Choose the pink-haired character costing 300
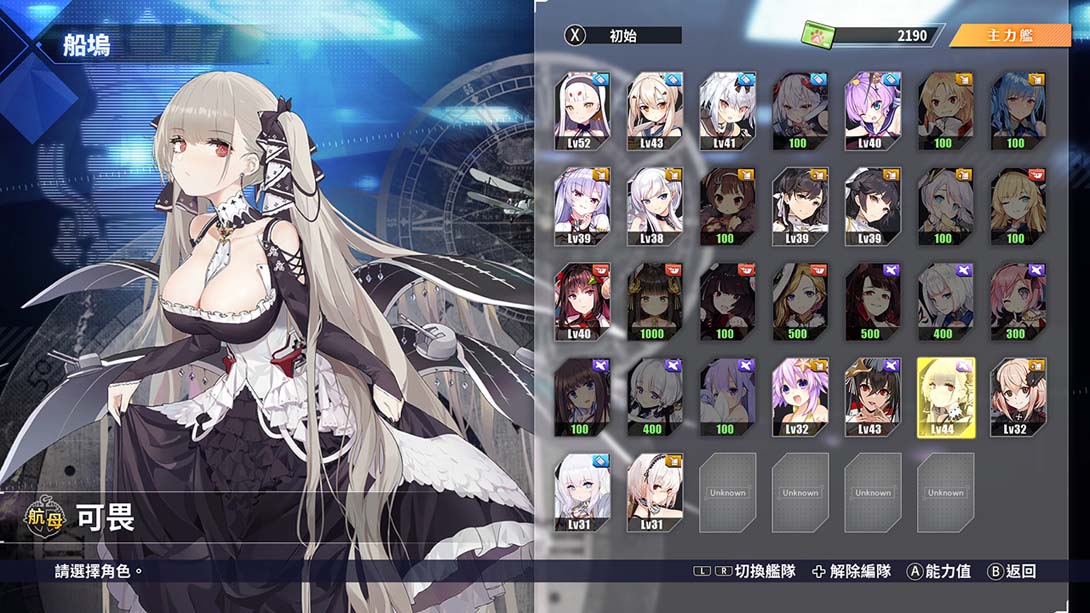 tap(1017, 302)
